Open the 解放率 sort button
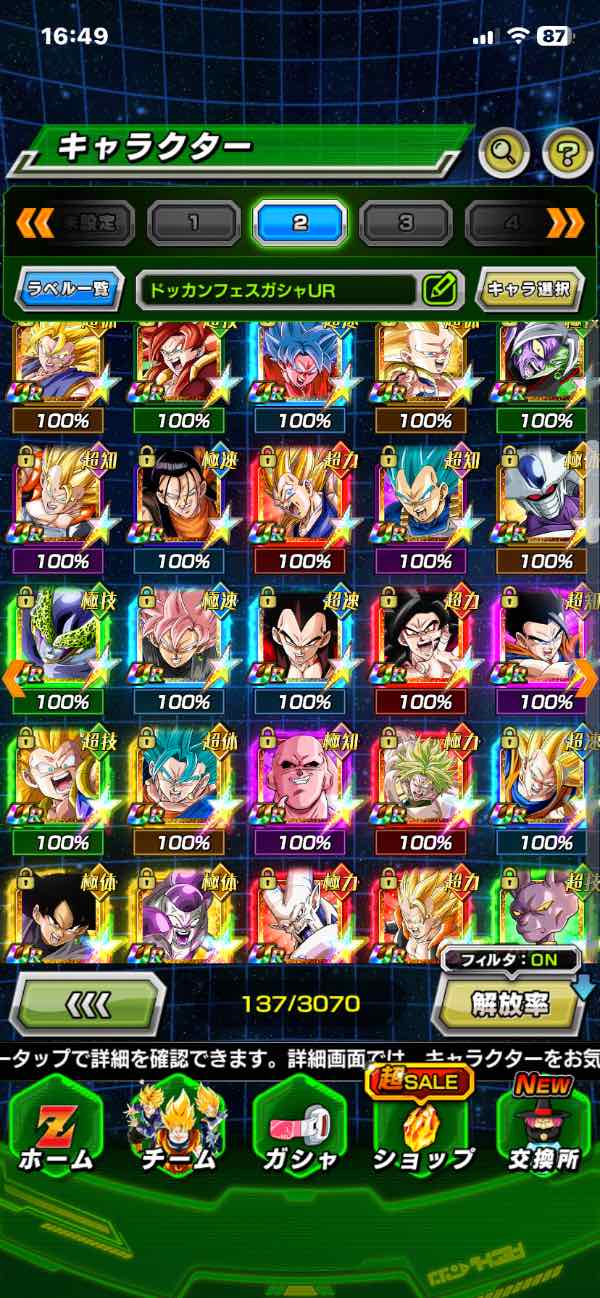Screen dimensions: 600x1298 508,1003
